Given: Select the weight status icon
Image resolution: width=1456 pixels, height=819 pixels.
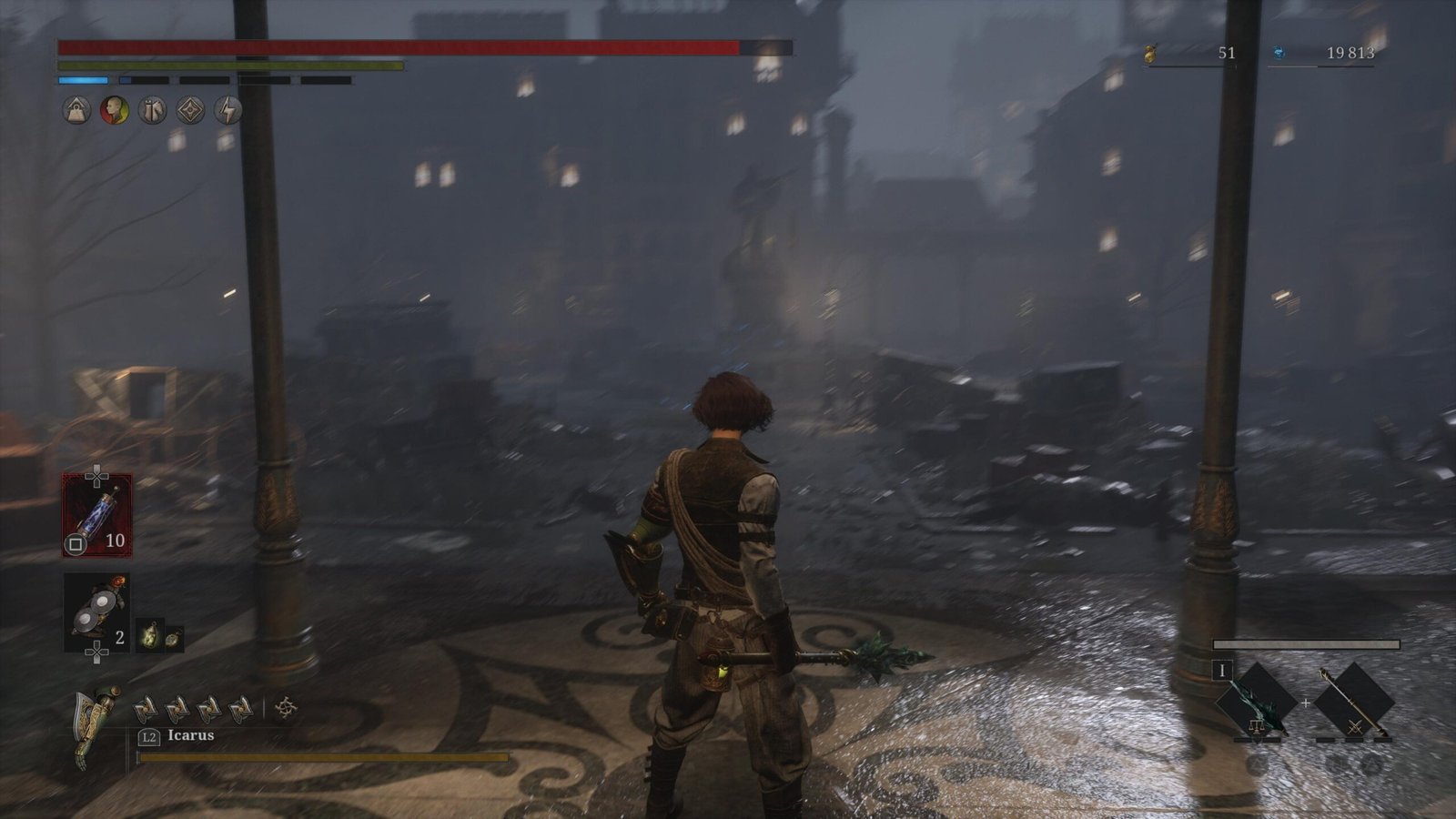Looking at the screenshot, I should click(x=76, y=111).
